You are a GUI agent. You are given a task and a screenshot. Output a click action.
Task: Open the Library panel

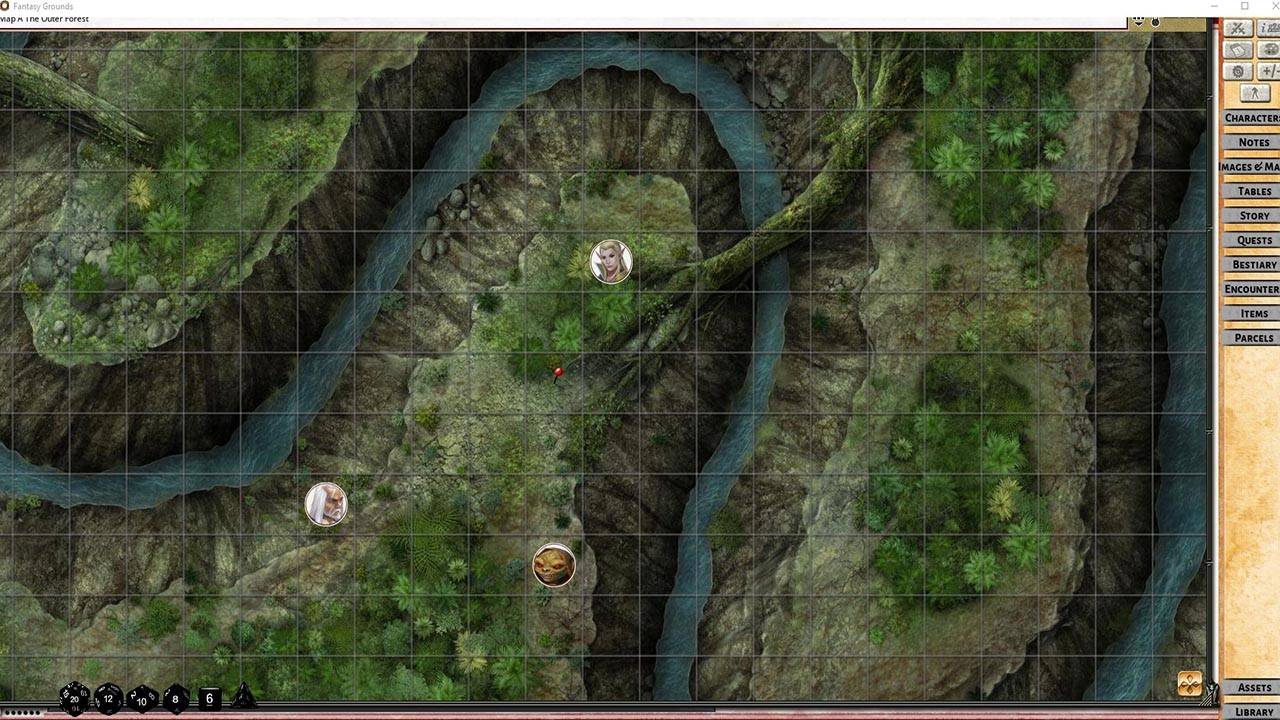point(1254,710)
